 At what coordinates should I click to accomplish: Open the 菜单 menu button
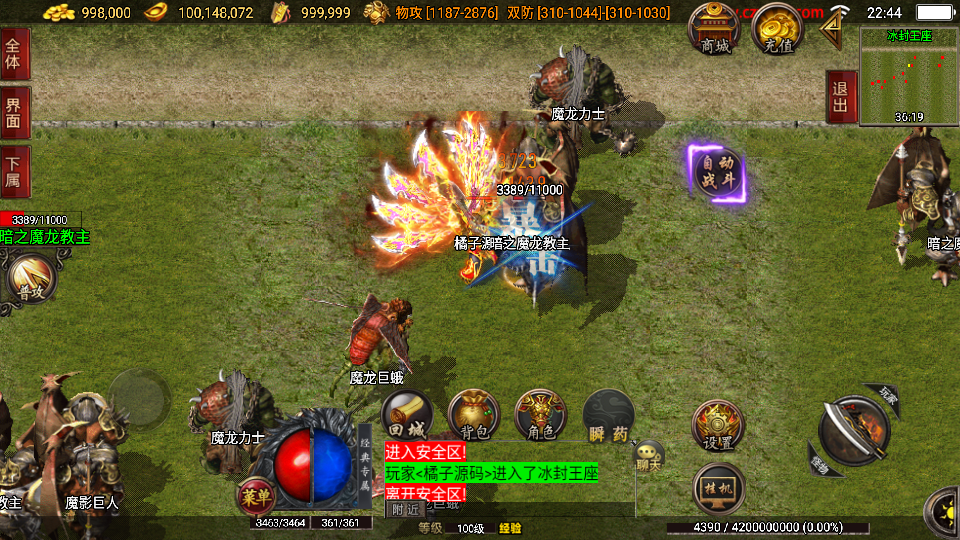[x=255, y=494]
